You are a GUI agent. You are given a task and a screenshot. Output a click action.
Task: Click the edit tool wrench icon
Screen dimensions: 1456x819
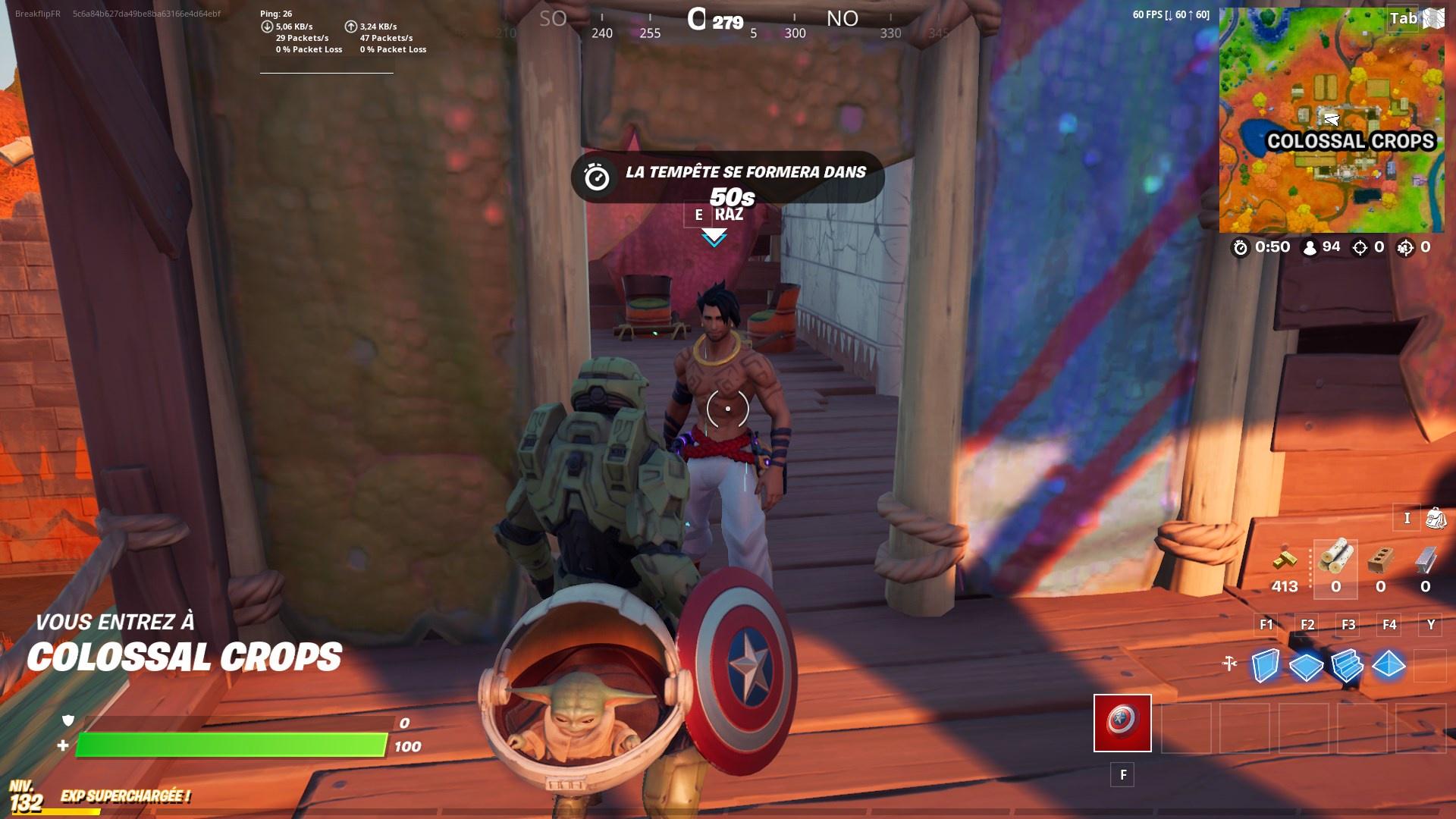coord(1229,664)
